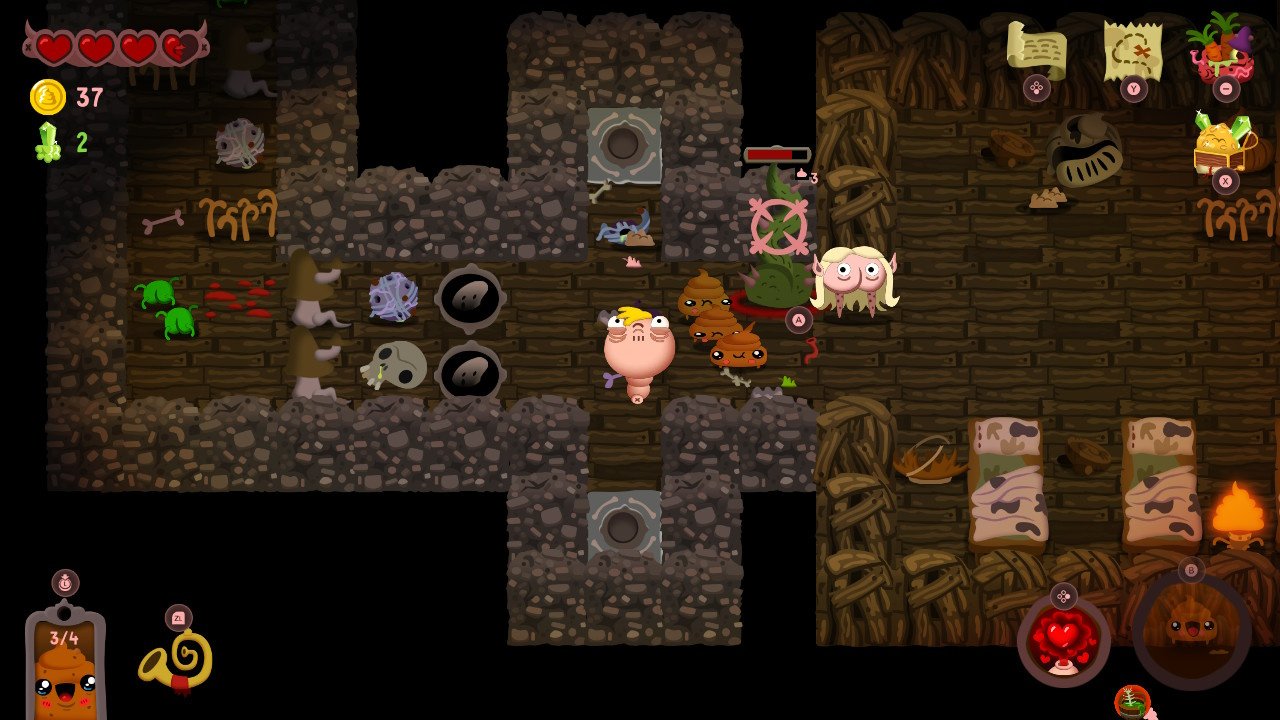Open the quest scroll icon
The height and width of the screenshot is (720, 1280).
(1036, 48)
